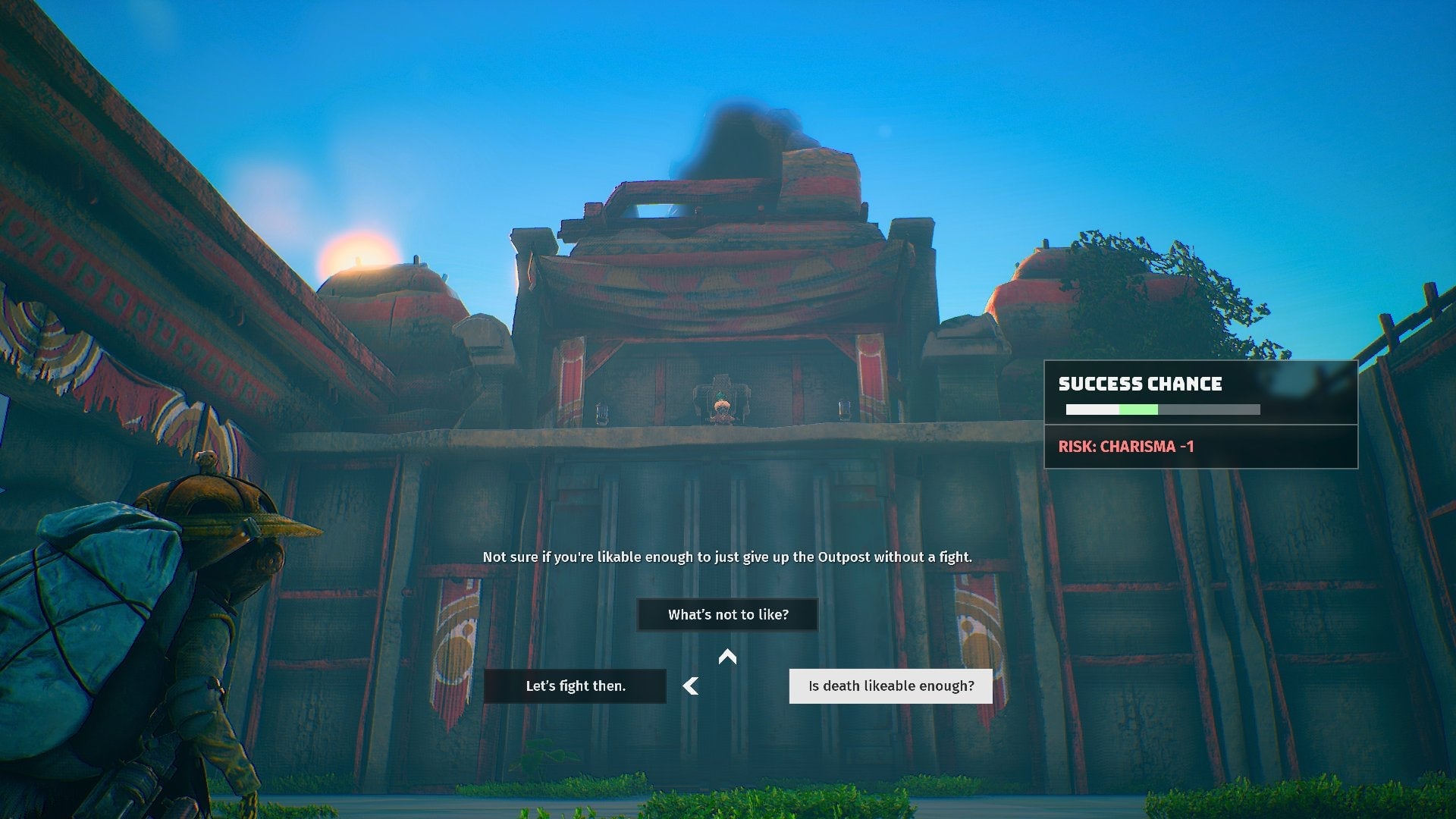Click the upward chevron above the dialogue choices
This screenshot has width=1456, height=819.
click(729, 657)
